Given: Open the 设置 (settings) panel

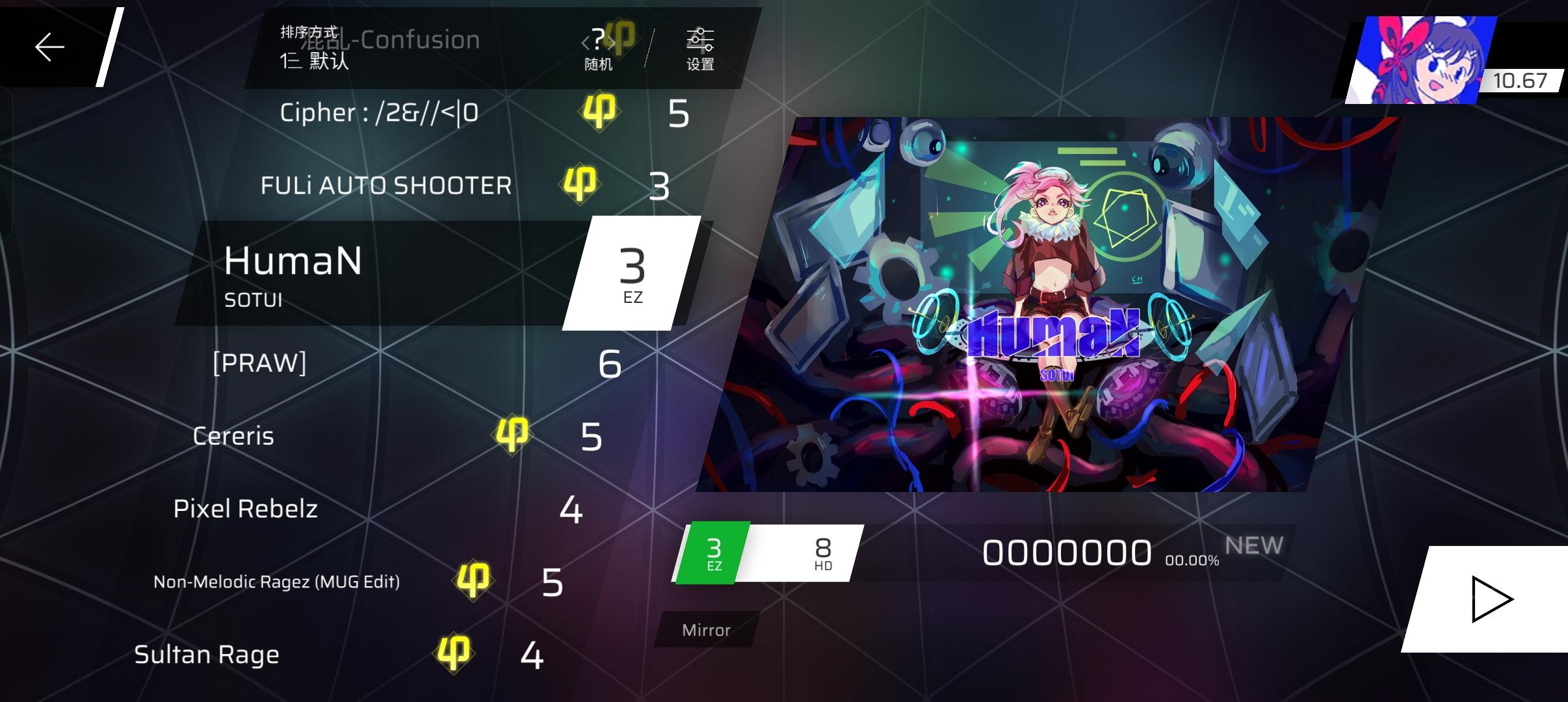Looking at the screenshot, I should (x=699, y=47).
